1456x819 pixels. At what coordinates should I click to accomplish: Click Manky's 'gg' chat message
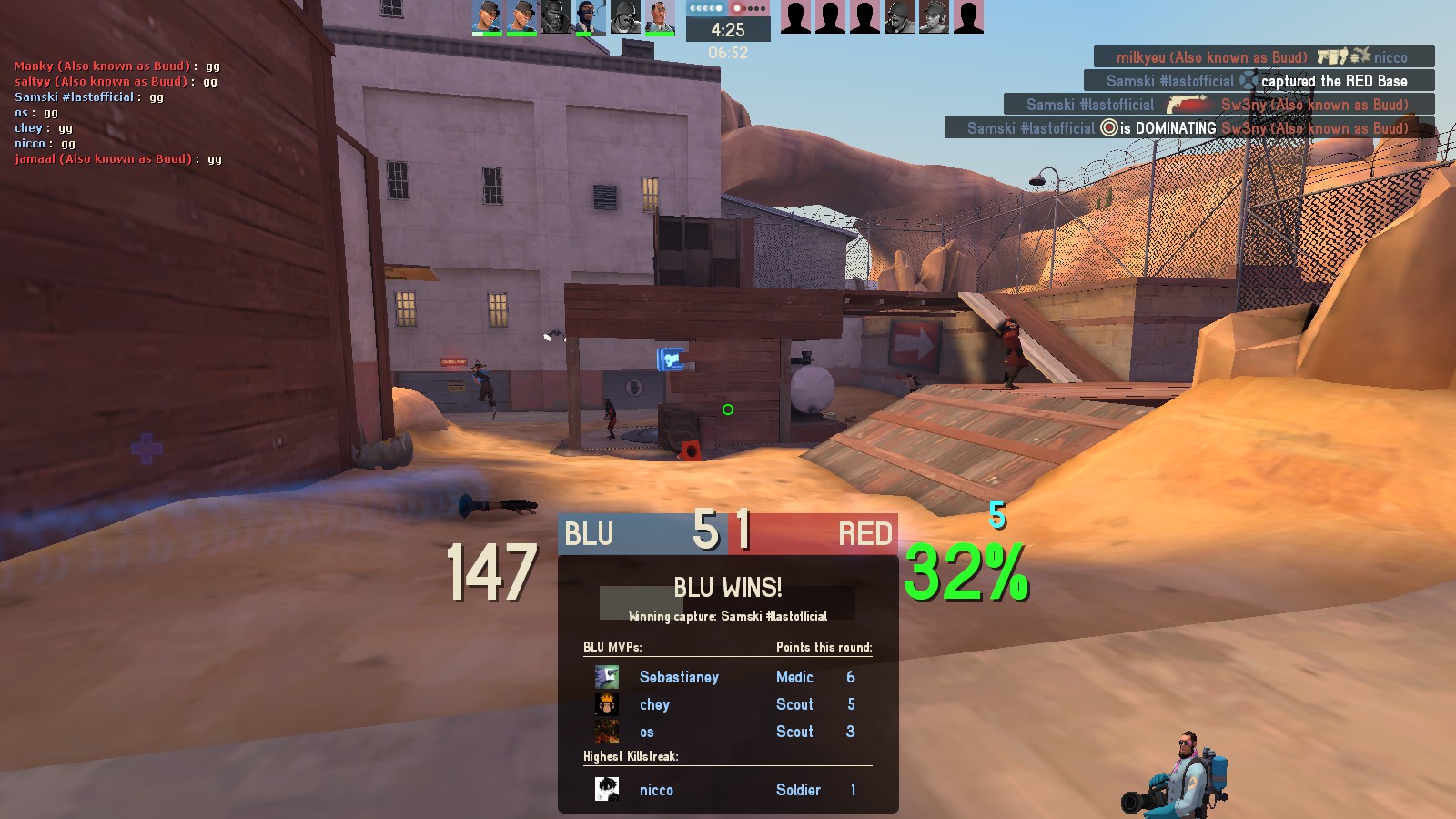click(x=117, y=66)
